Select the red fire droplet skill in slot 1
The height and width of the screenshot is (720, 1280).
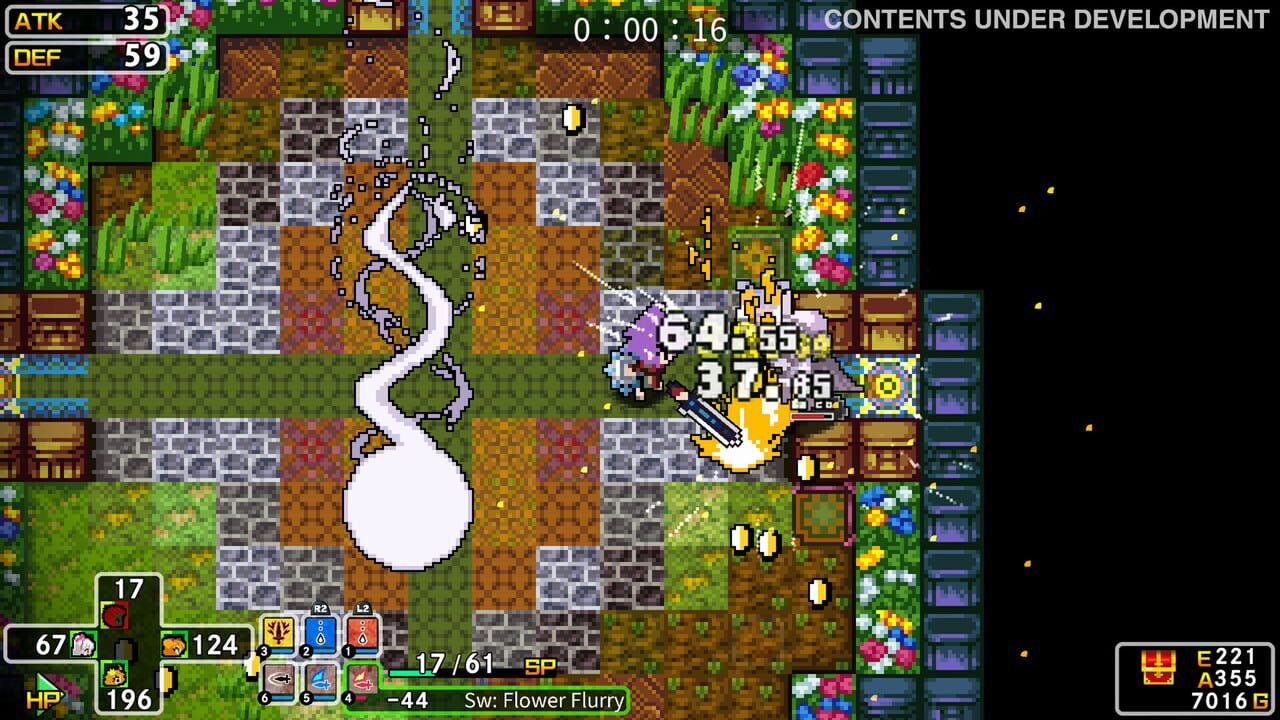point(362,631)
